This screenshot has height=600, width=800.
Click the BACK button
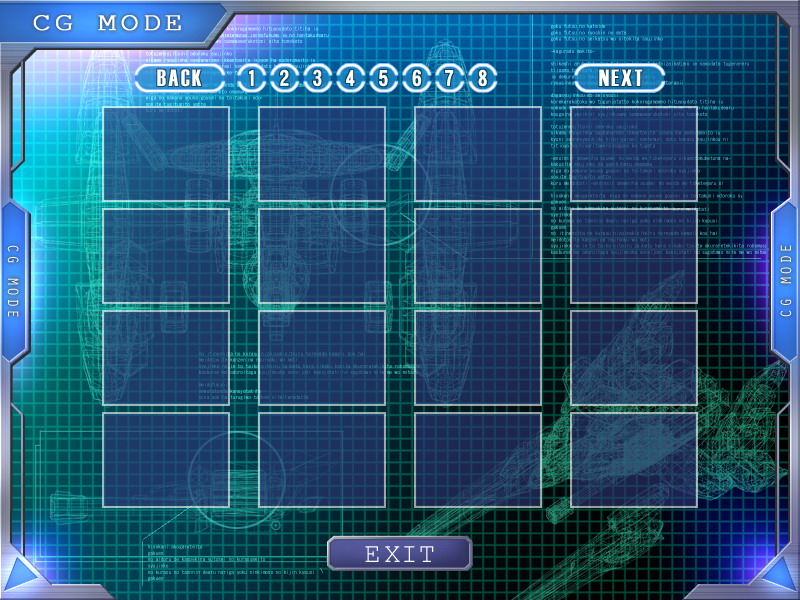[180, 77]
